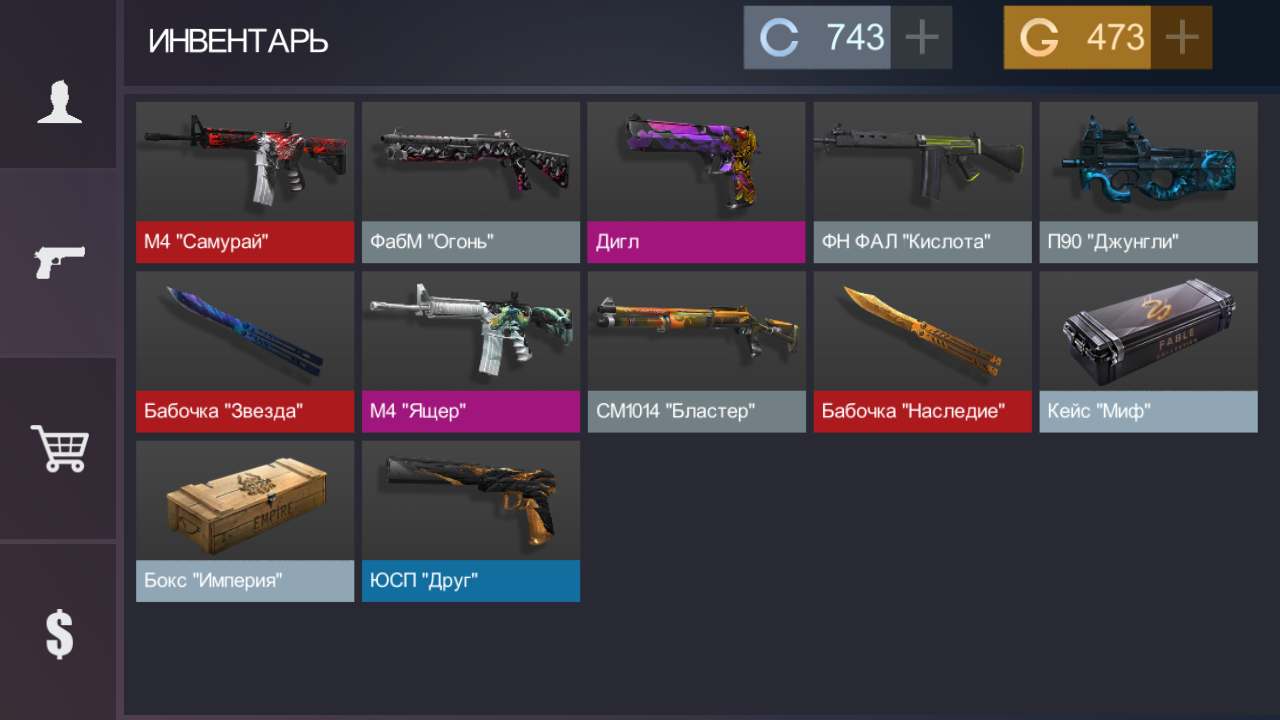Screen dimensions: 1280x720
Task: Click the gold G coin icon
Action: click(x=1039, y=37)
